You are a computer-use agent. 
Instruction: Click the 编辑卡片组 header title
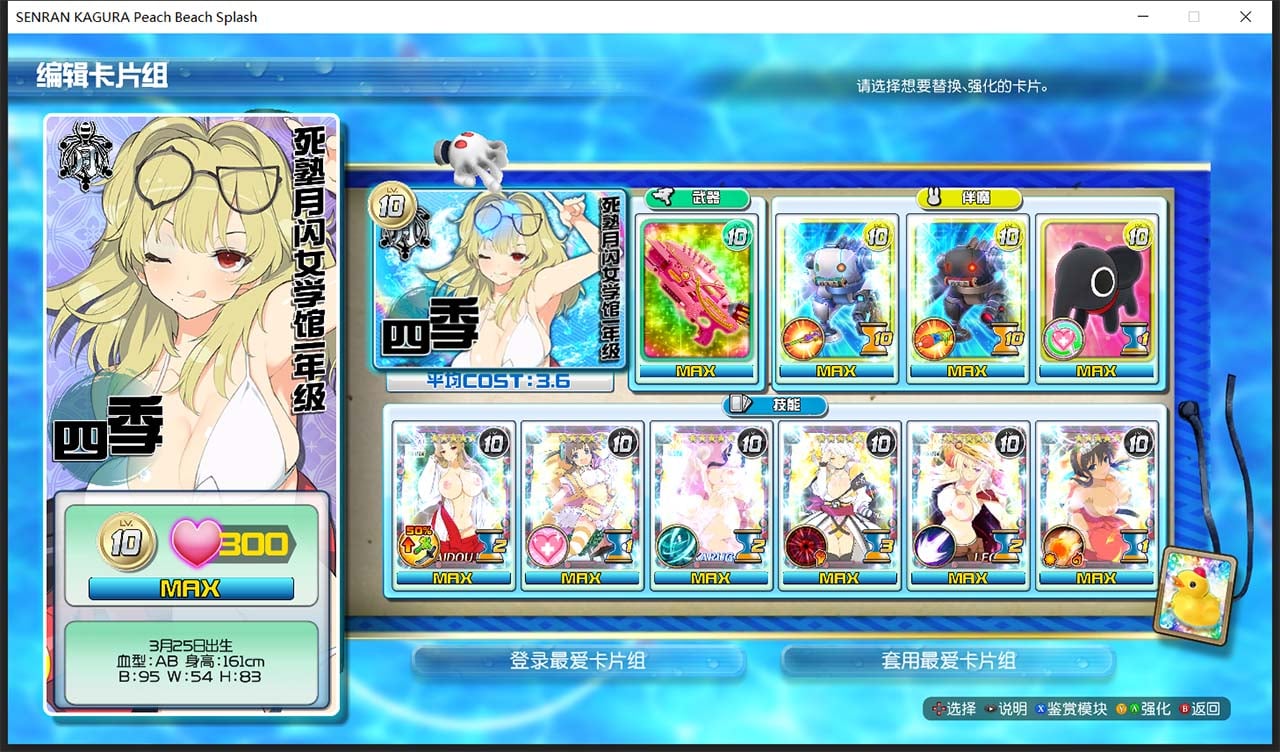pos(103,75)
